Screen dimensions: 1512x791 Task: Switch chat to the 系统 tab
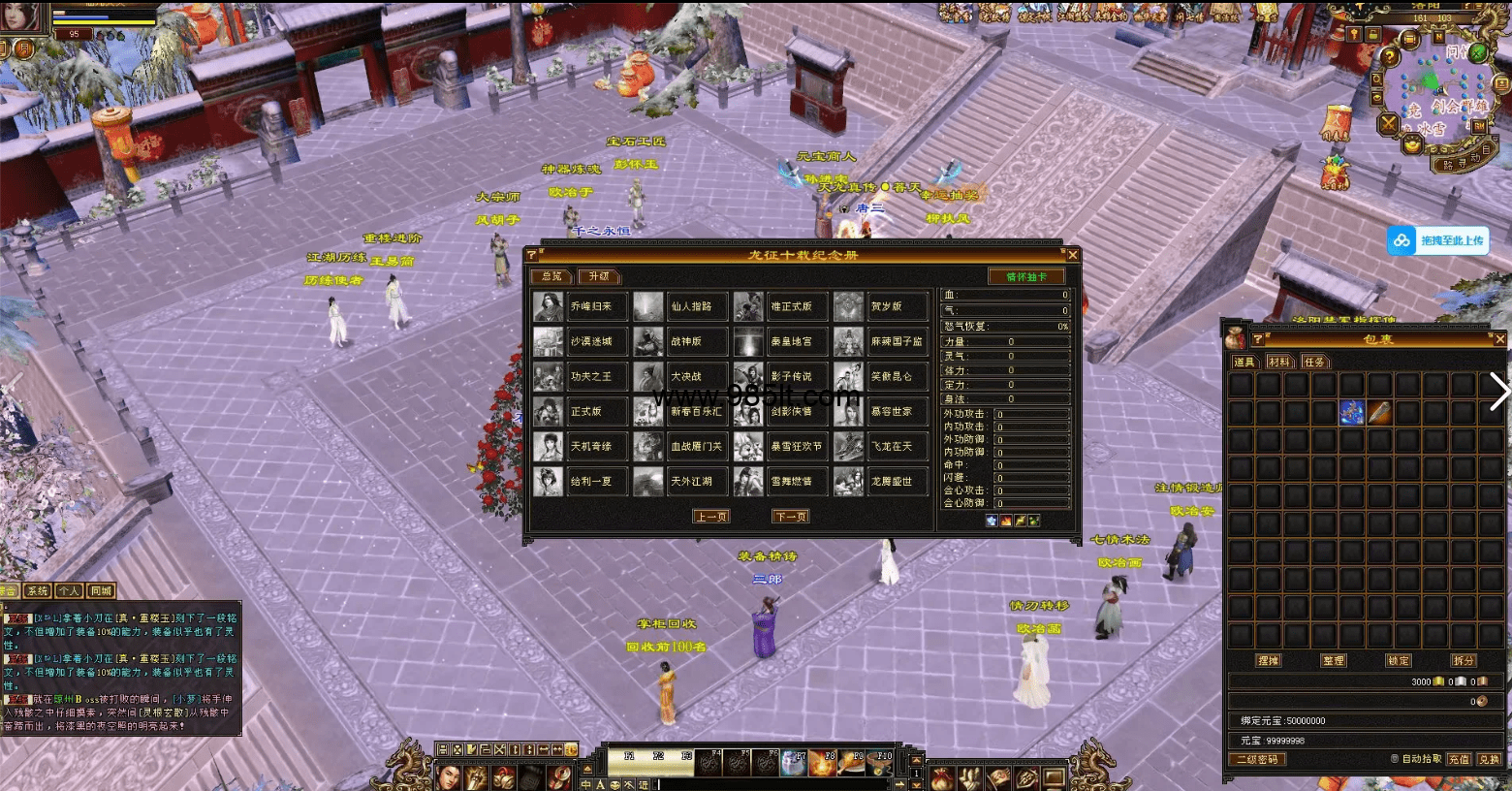pos(37,590)
